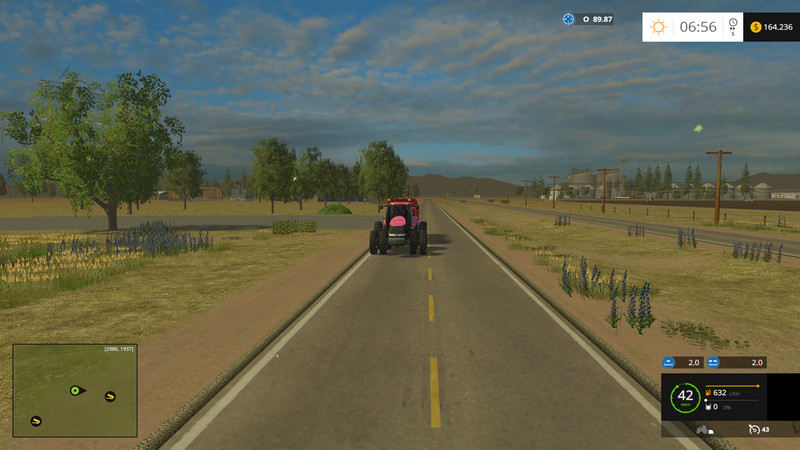Click the green circular speedometer gauge
This screenshot has width=800, height=450.
pos(685,396)
